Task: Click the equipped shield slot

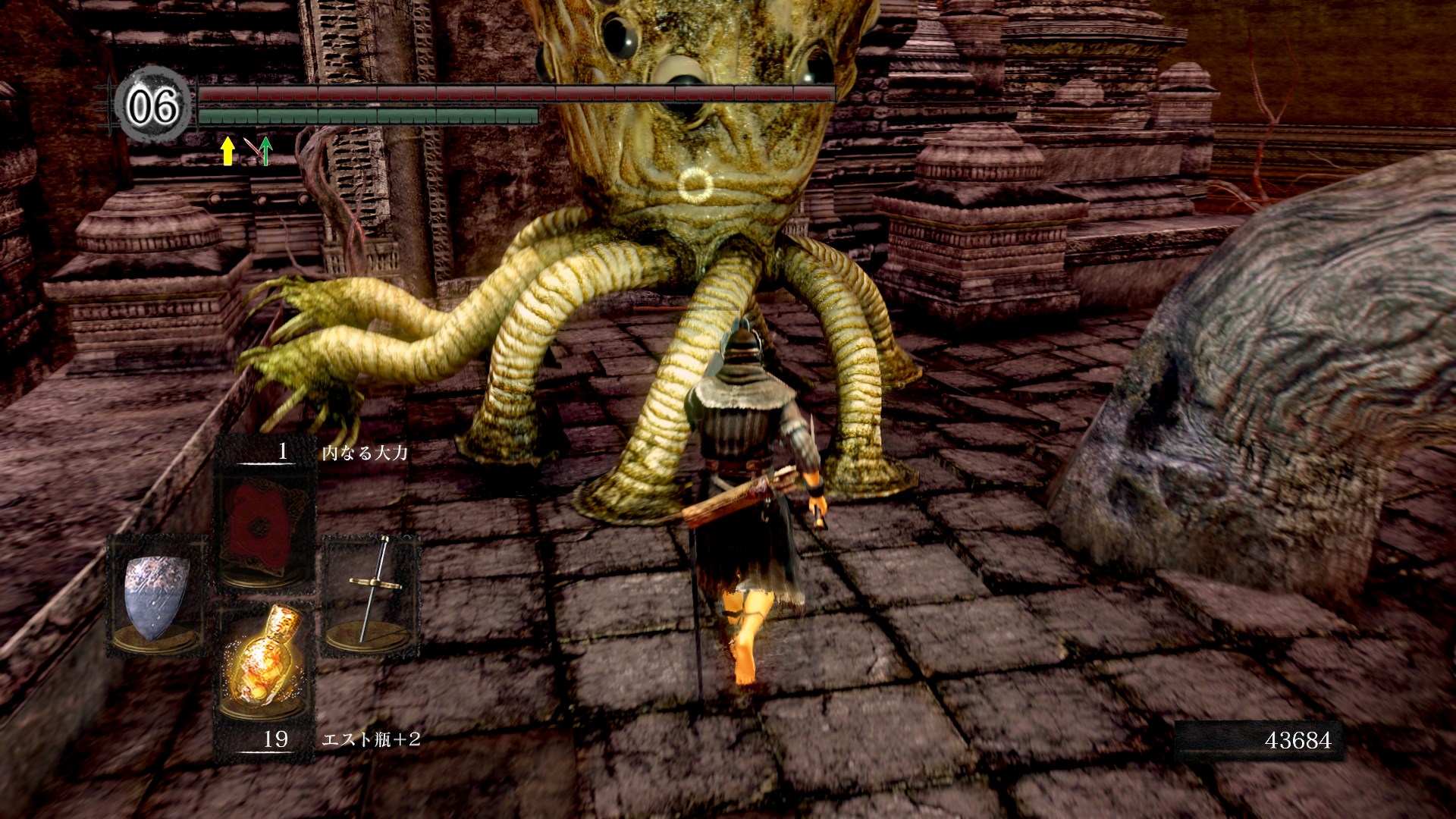Action: pyautogui.click(x=156, y=595)
